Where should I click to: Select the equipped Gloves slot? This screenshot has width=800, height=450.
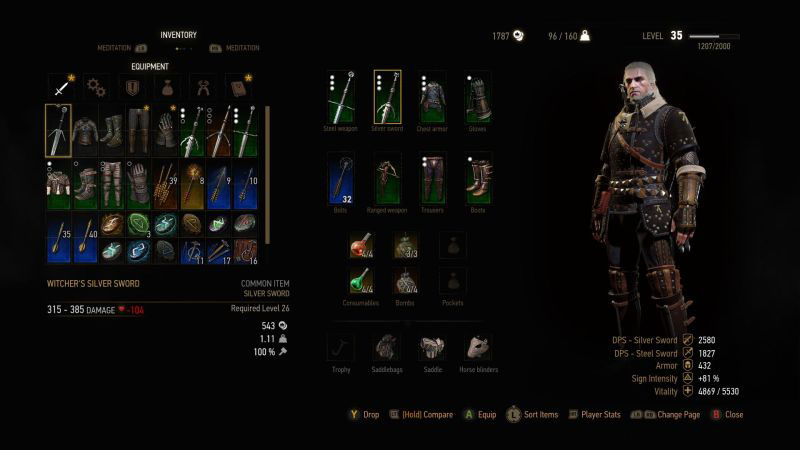[478, 97]
